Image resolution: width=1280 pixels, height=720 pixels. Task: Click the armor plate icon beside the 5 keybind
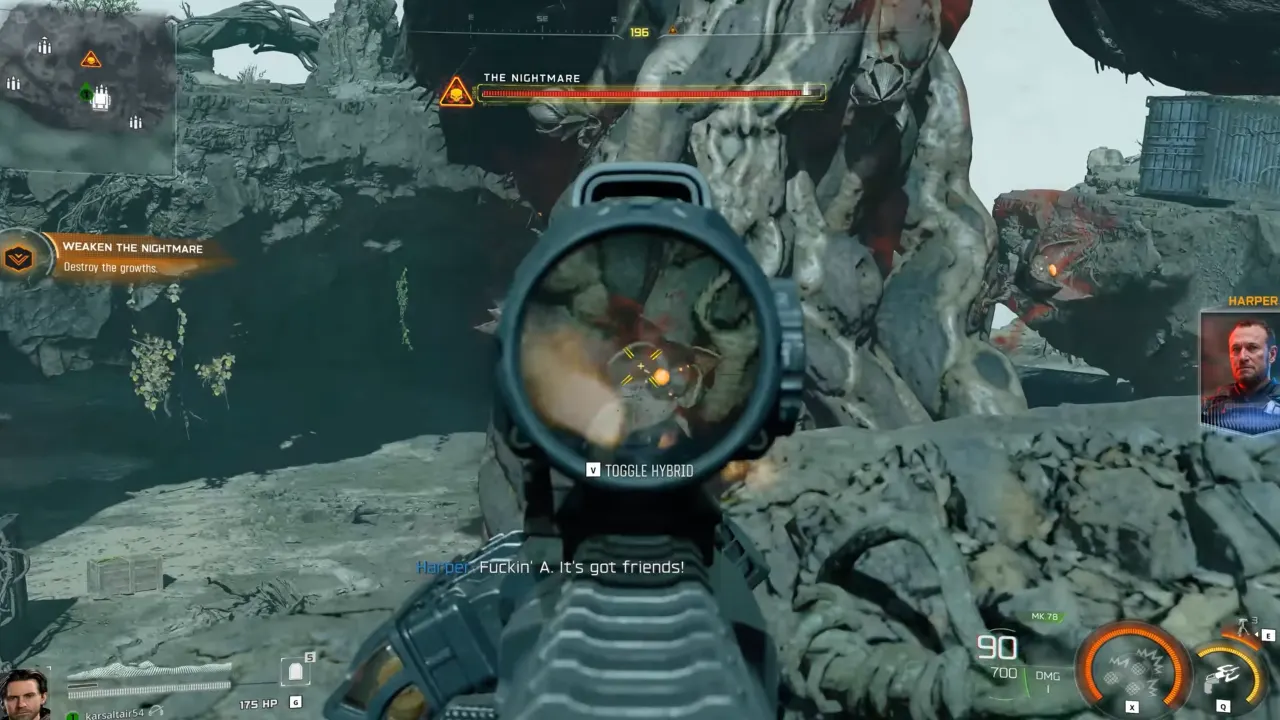294,670
